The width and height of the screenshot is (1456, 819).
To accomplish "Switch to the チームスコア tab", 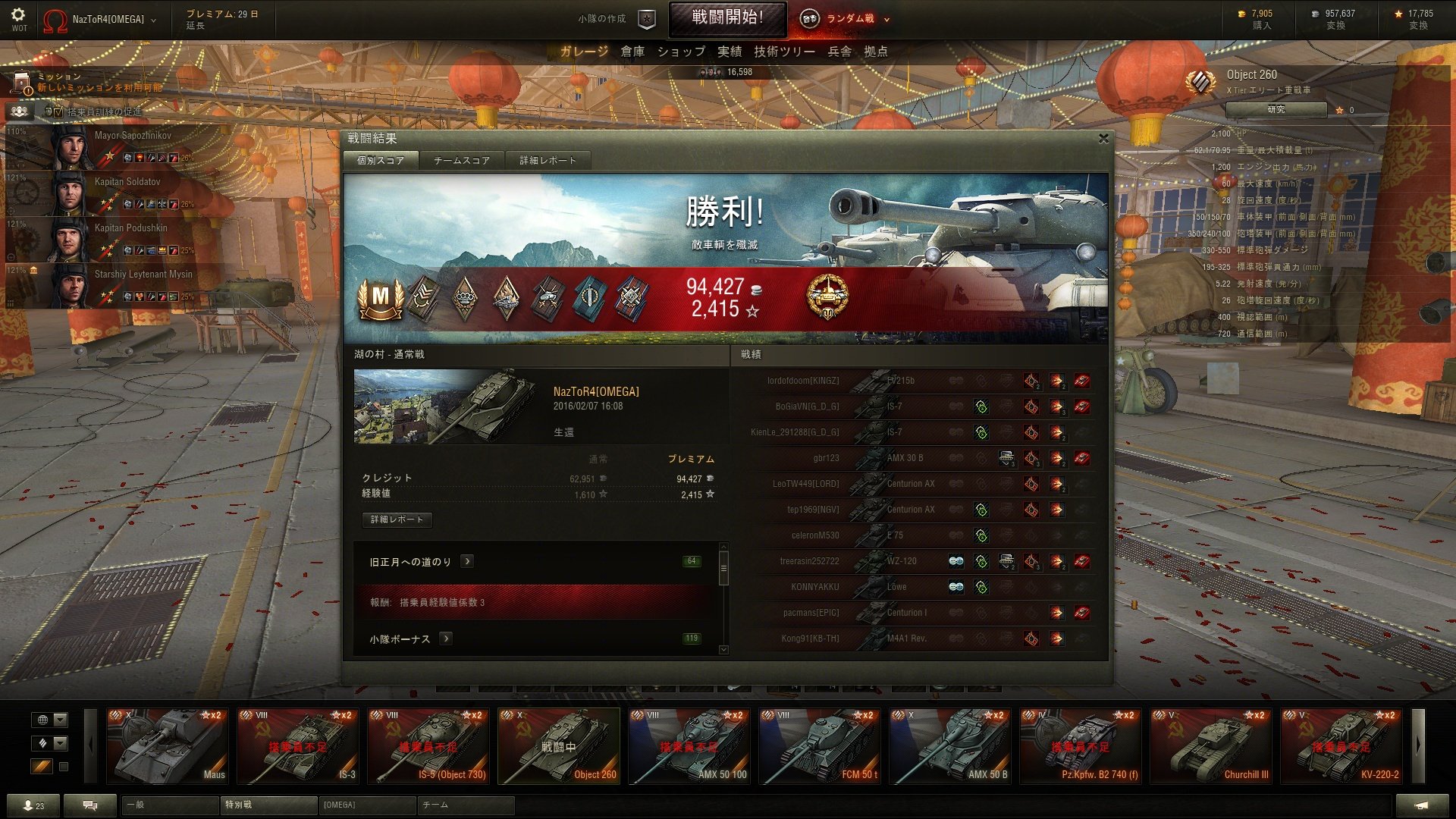I will pos(461,161).
